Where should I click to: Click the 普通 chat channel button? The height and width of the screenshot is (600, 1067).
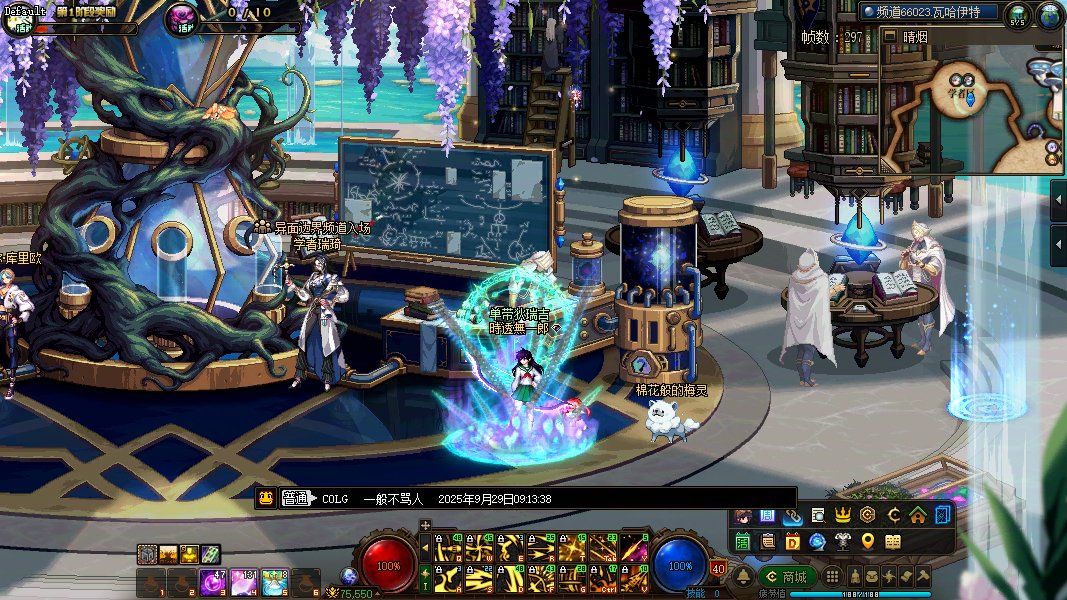click(x=296, y=499)
